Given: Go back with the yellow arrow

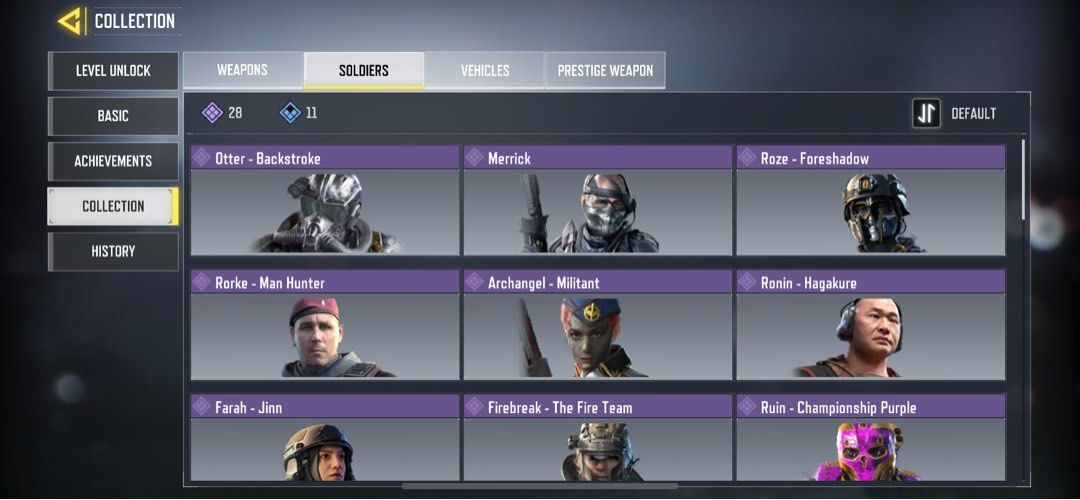Looking at the screenshot, I should coord(69,21).
